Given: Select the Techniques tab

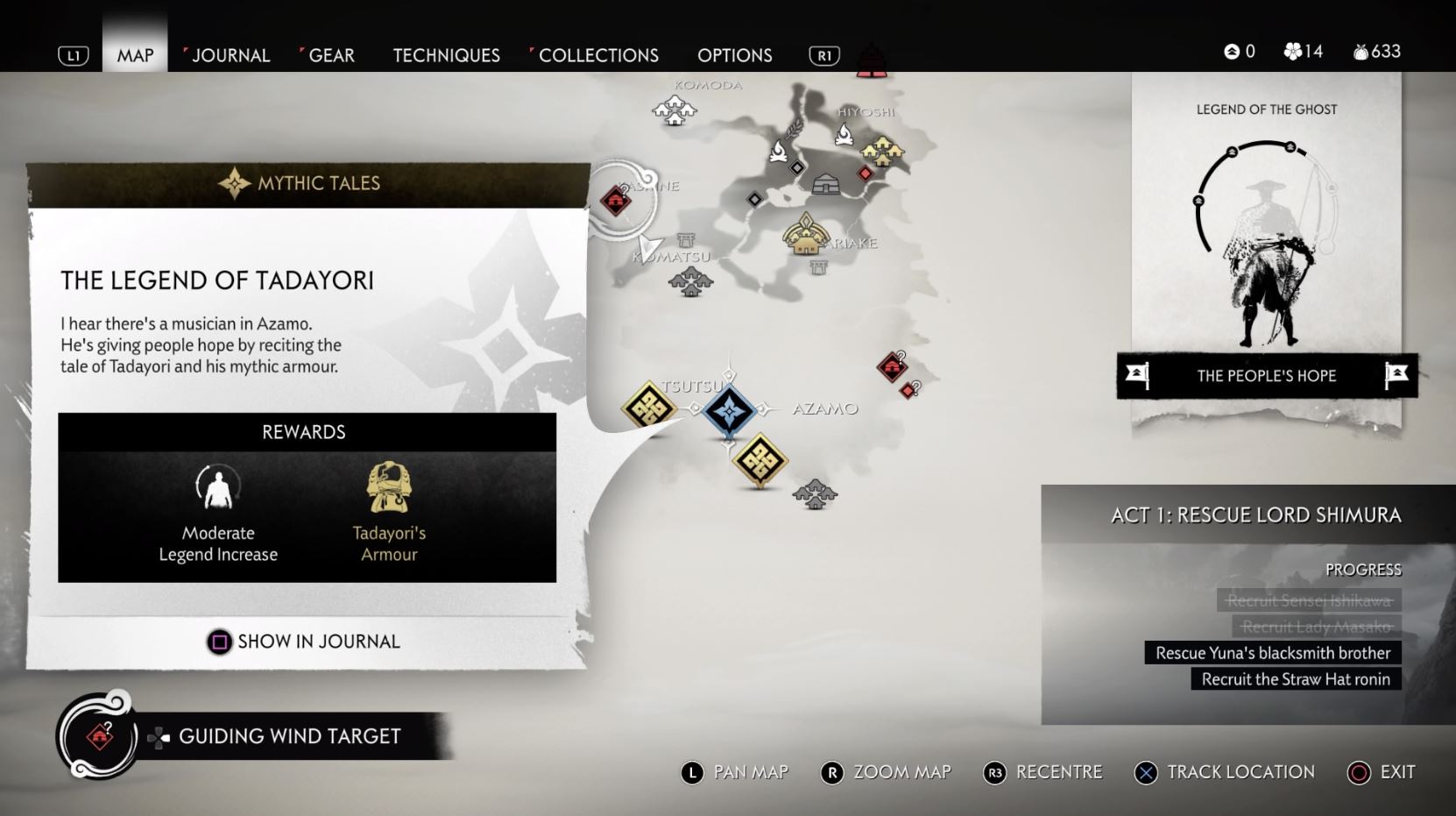Looking at the screenshot, I should coord(446,55).
